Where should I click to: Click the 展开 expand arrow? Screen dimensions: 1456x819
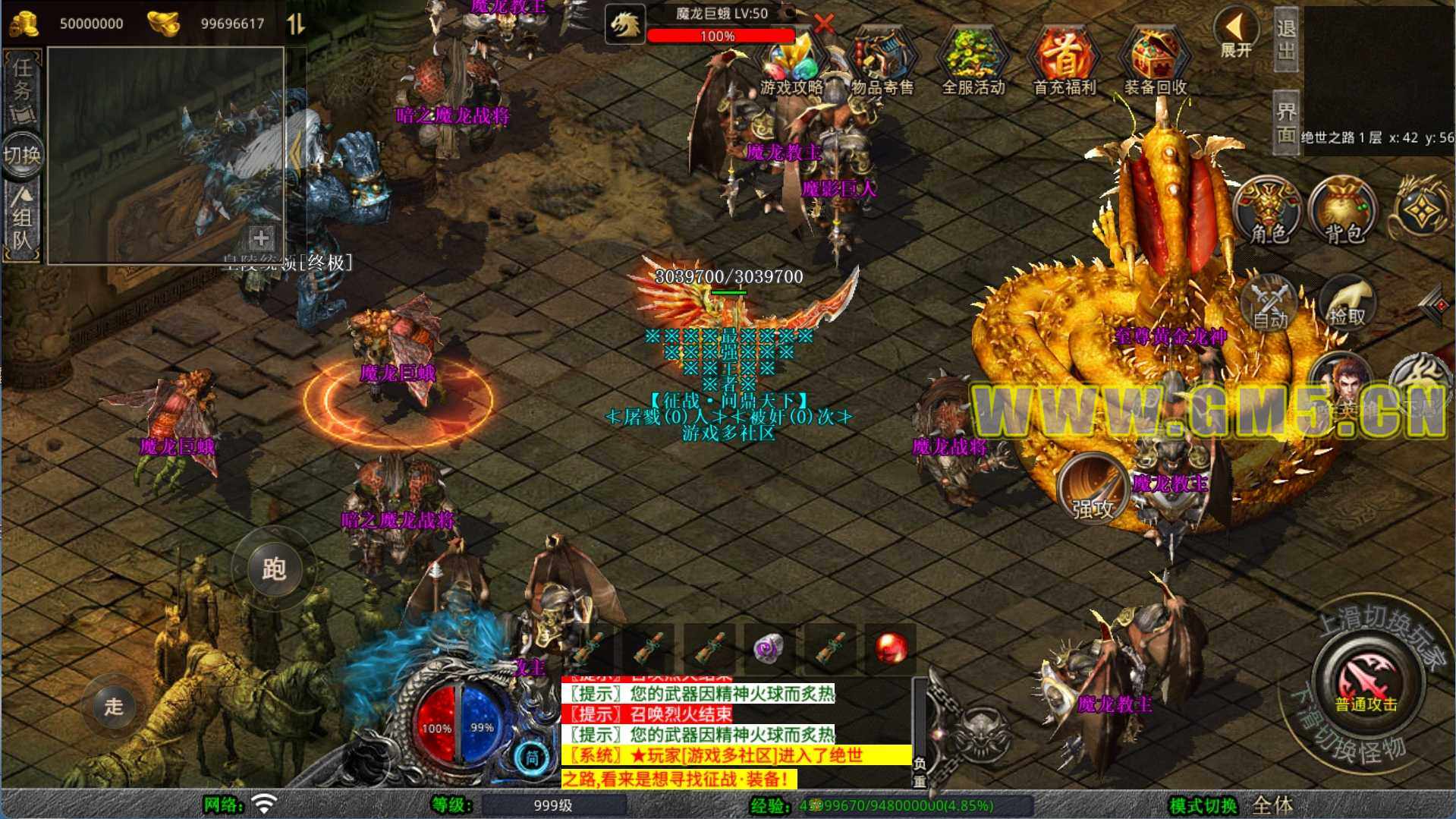pyautogui.click(x=1236, y=33)
